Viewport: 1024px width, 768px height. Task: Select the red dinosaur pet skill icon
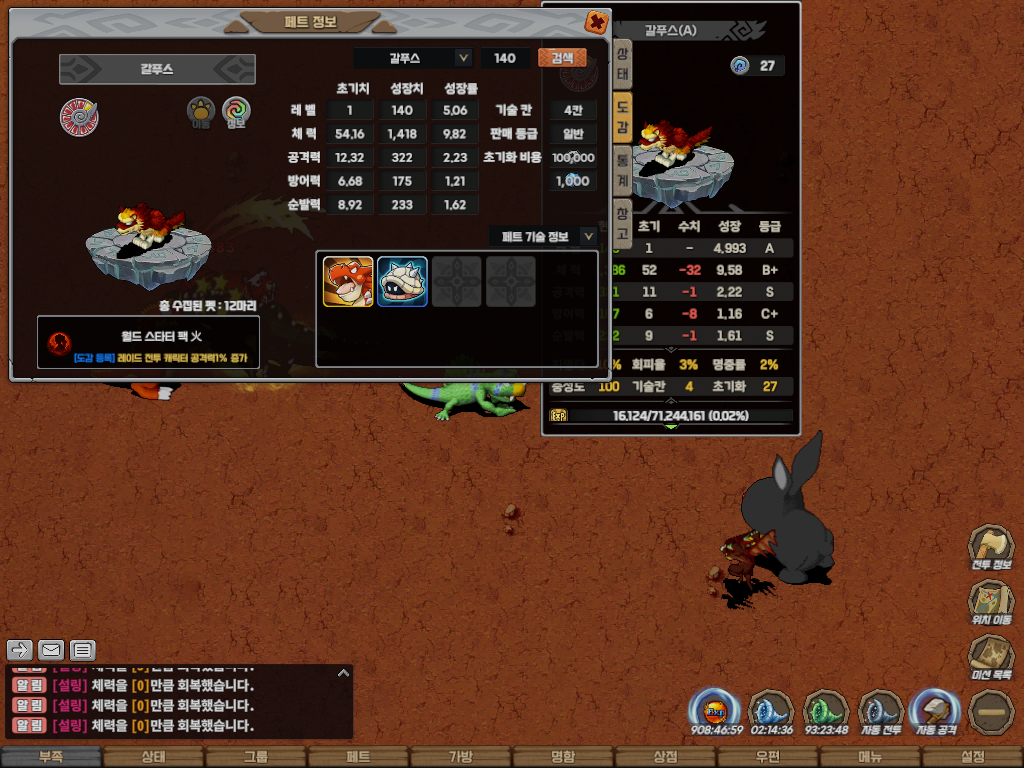(348, 282)
